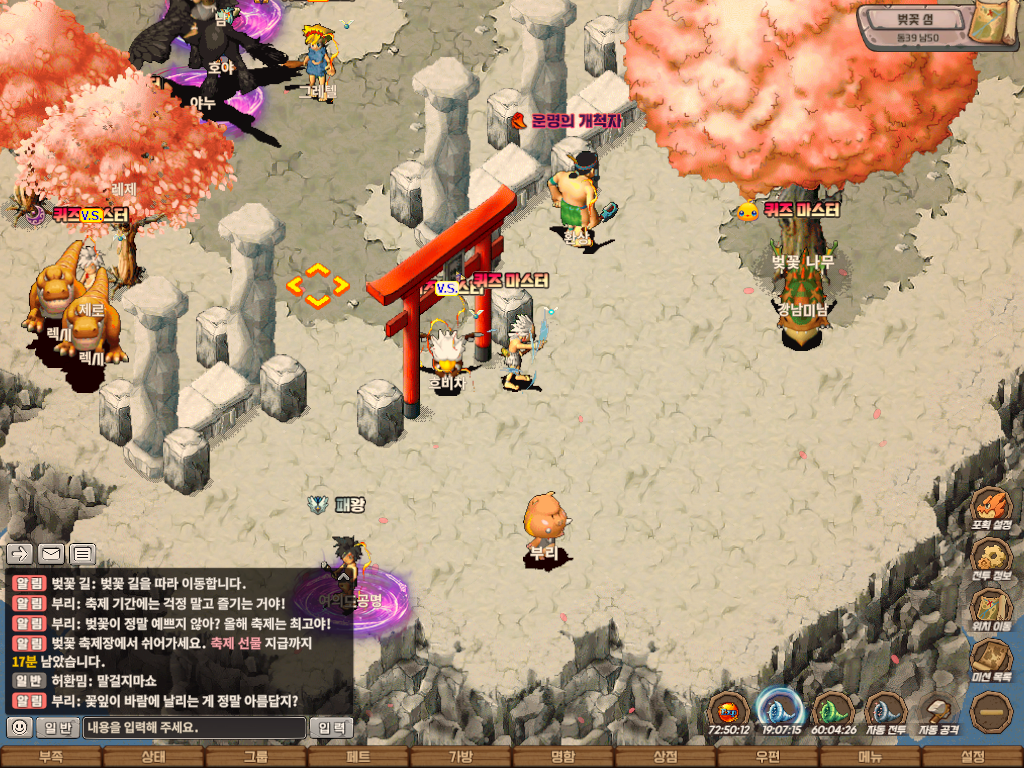
Task: Click the arrow icon above chat
Action: pos(20,553)
